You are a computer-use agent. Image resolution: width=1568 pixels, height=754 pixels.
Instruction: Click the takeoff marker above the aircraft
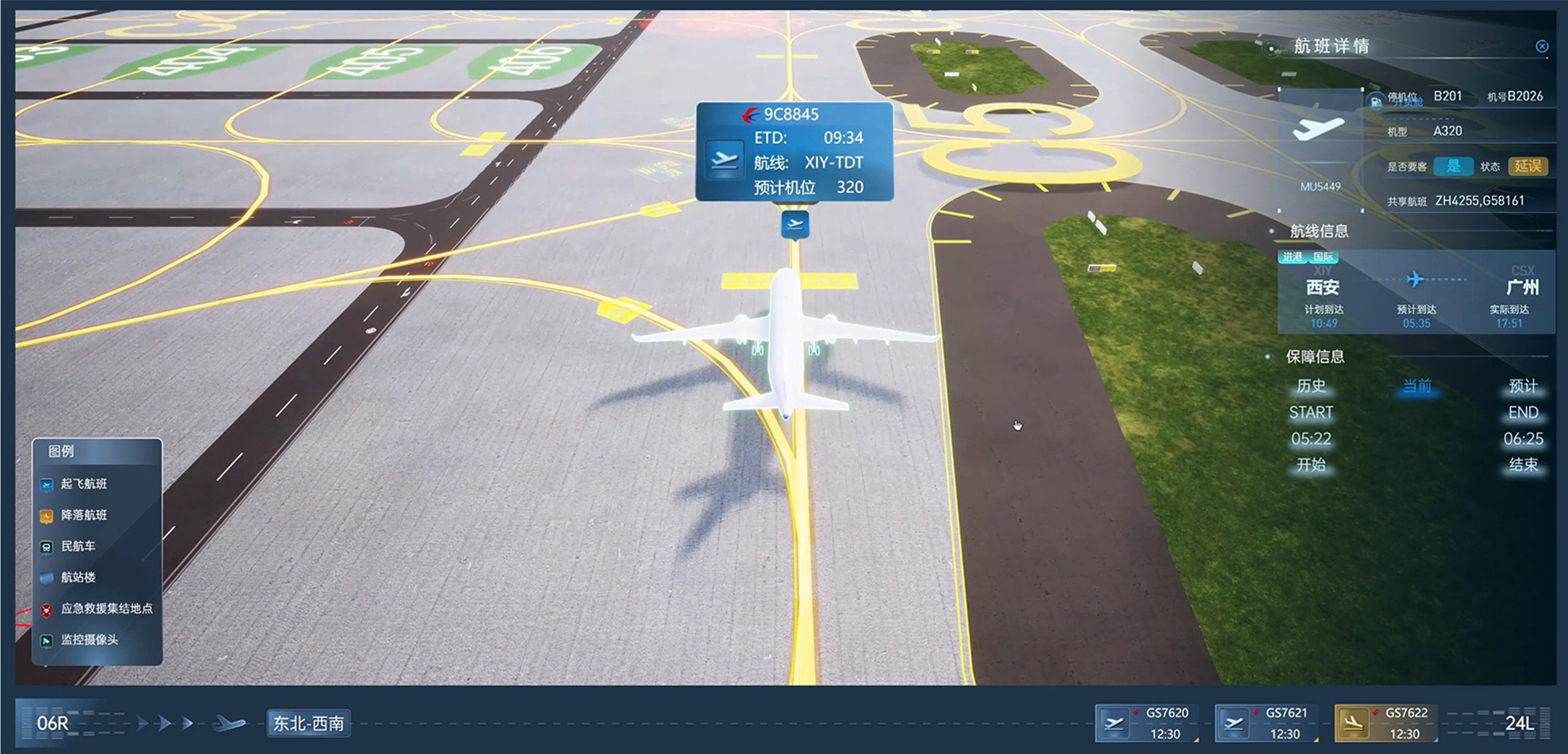click(x=795, y=224)
